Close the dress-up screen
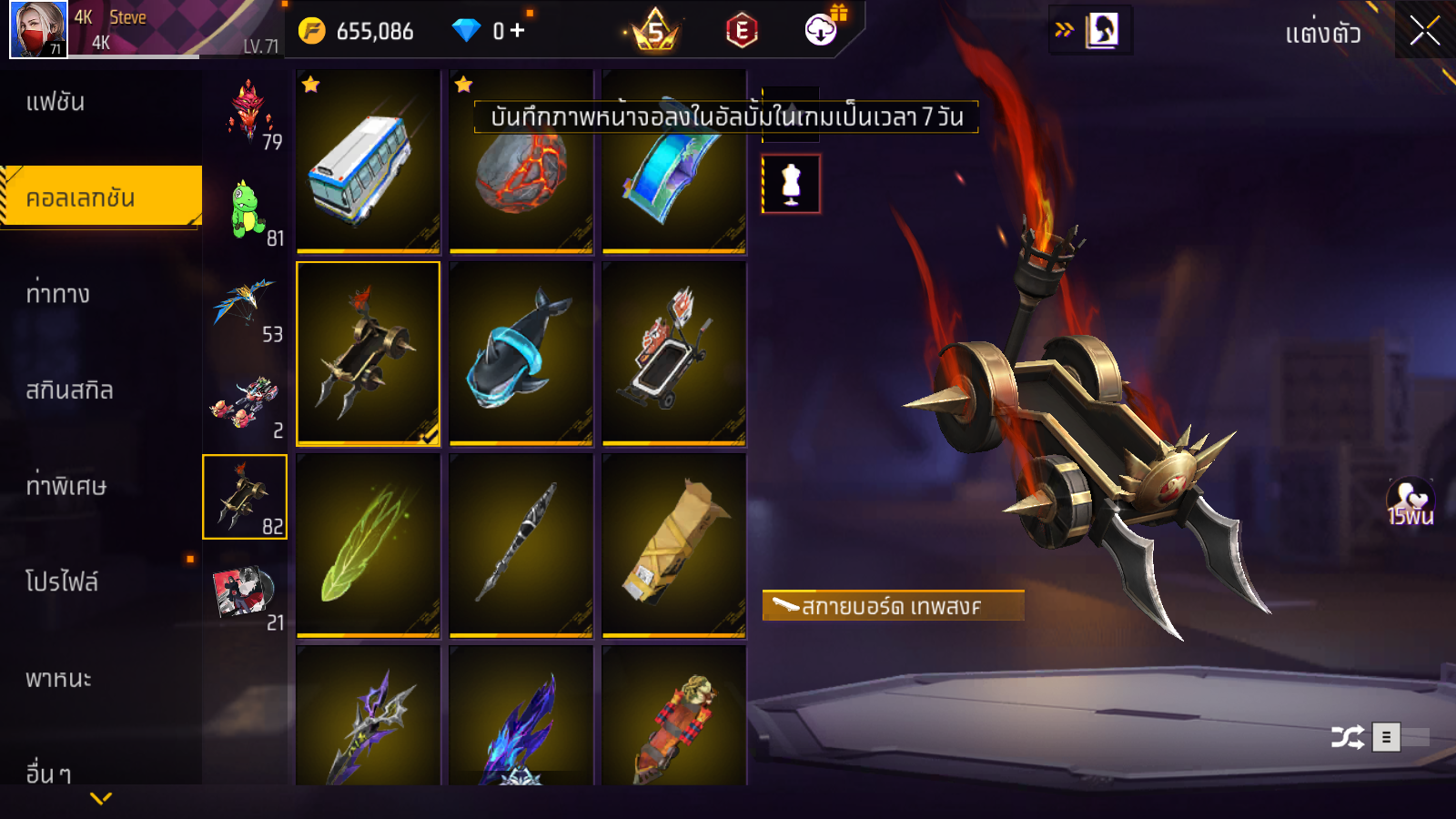The image size is (1456, 819). [1424, 32]
